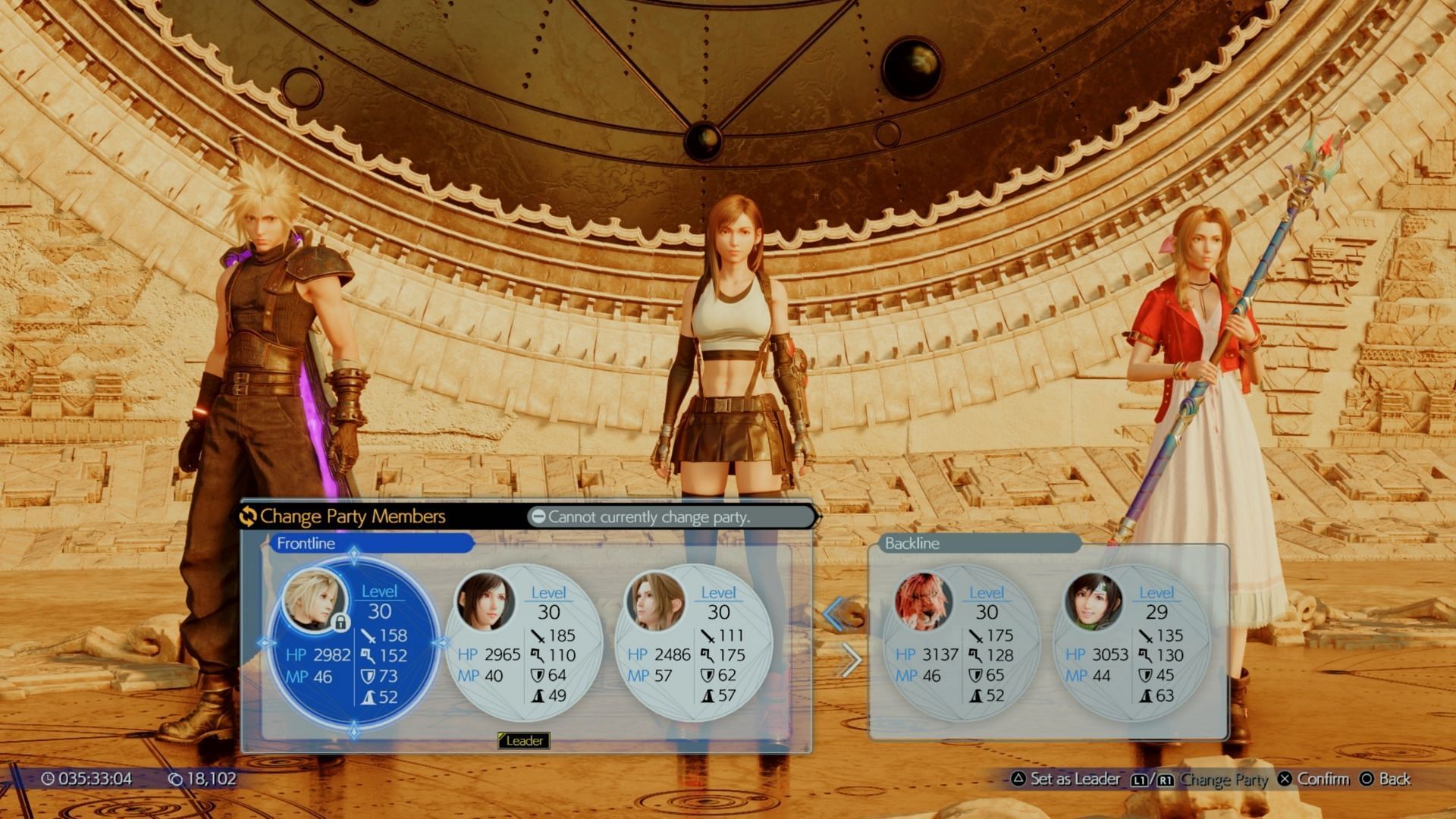Select Aerith's frontline party card
1456x819 pixels.
[693, 645]
